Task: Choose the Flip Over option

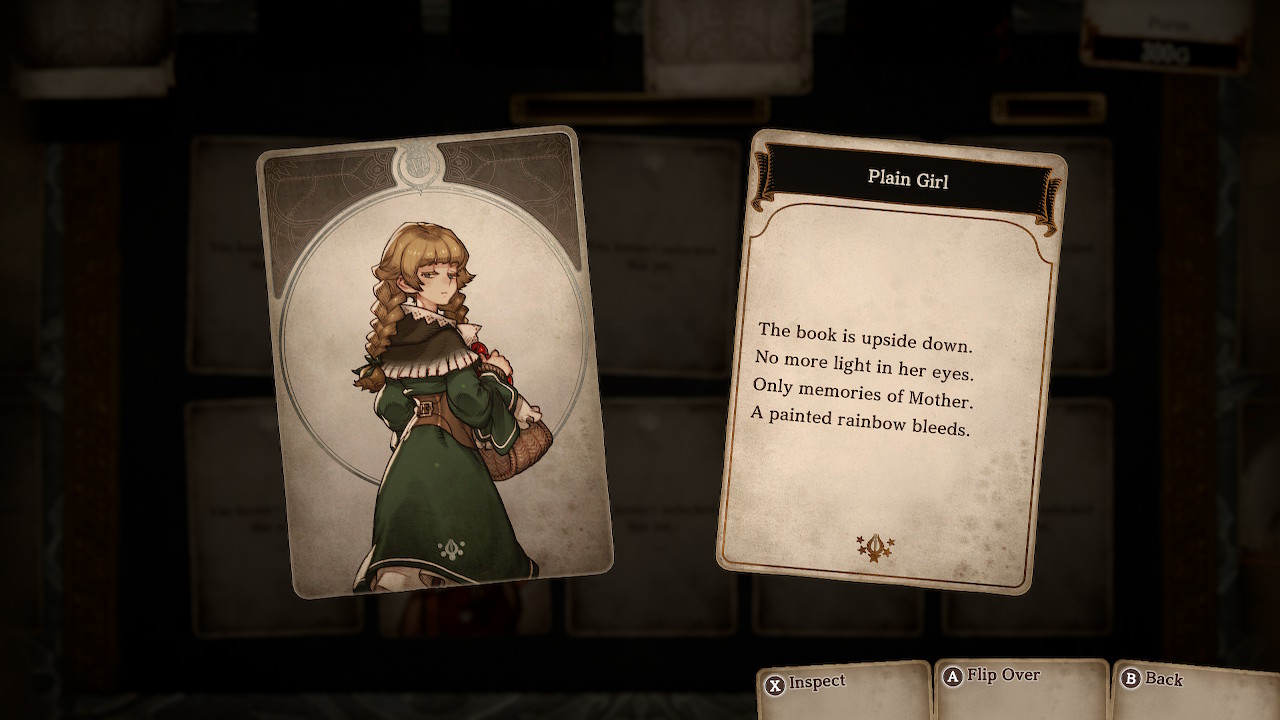Action: point(992,677)
